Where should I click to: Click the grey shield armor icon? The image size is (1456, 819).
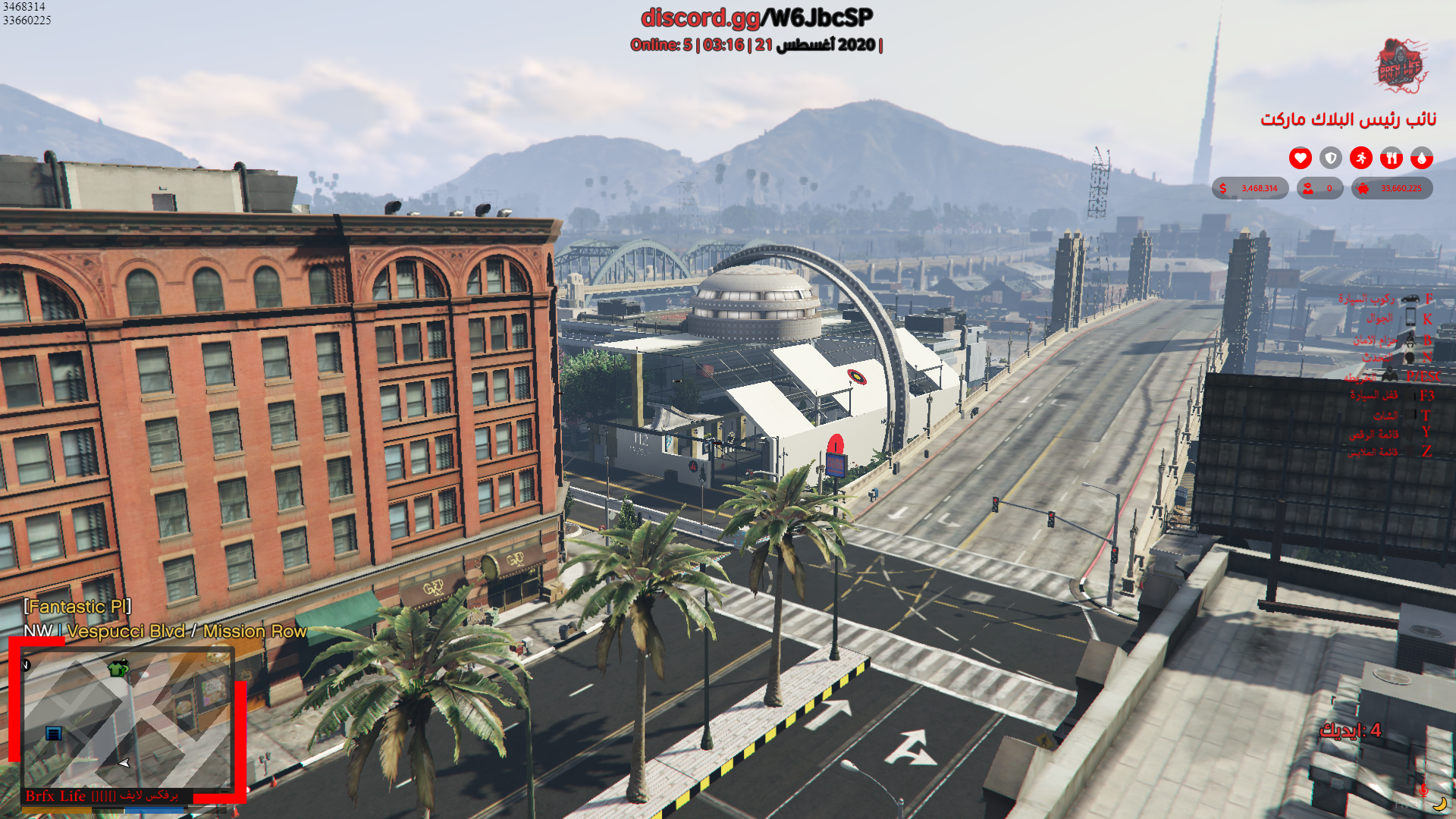click(x=1330, y=158)
